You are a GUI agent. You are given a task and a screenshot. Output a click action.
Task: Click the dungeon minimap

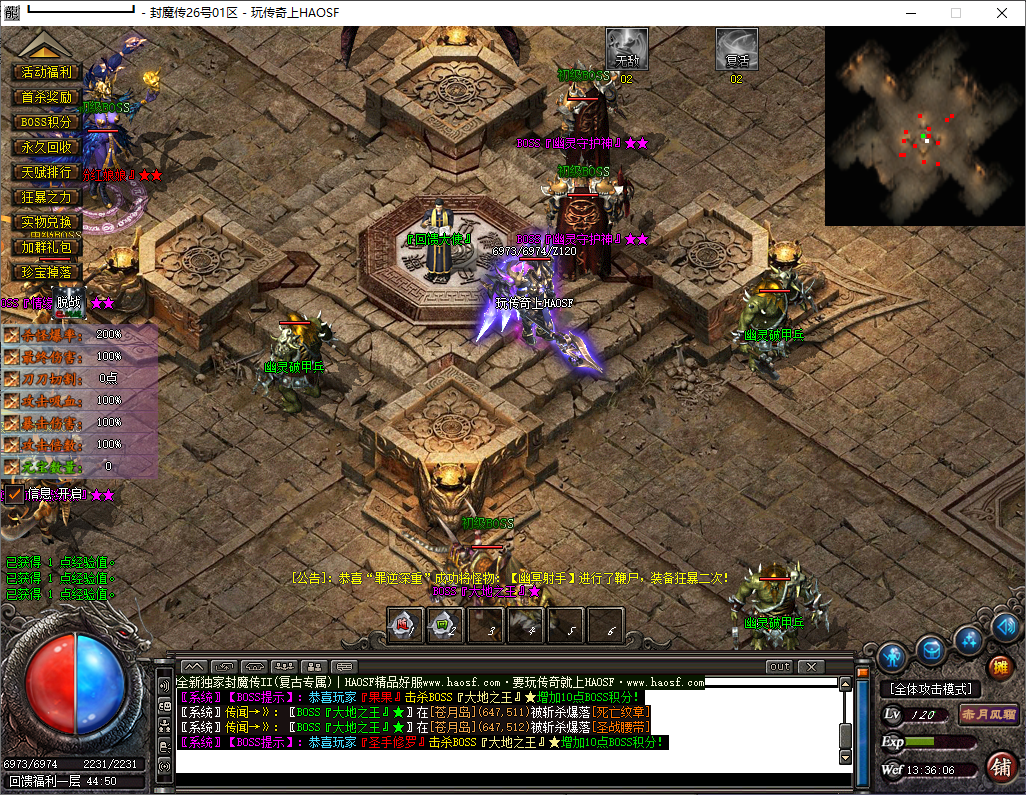point(924,126)
